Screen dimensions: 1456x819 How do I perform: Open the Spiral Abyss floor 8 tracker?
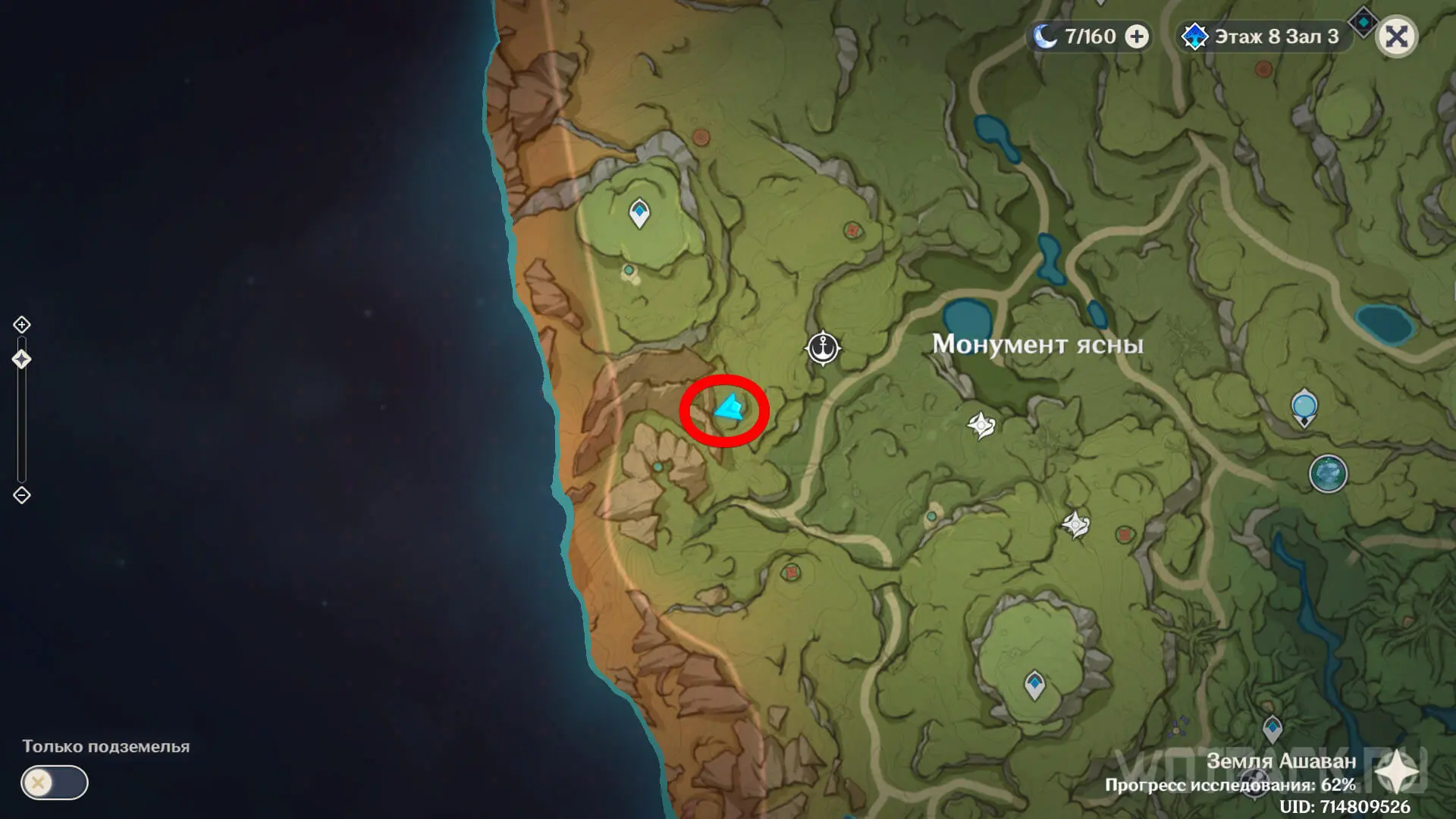pos(1264,36)
